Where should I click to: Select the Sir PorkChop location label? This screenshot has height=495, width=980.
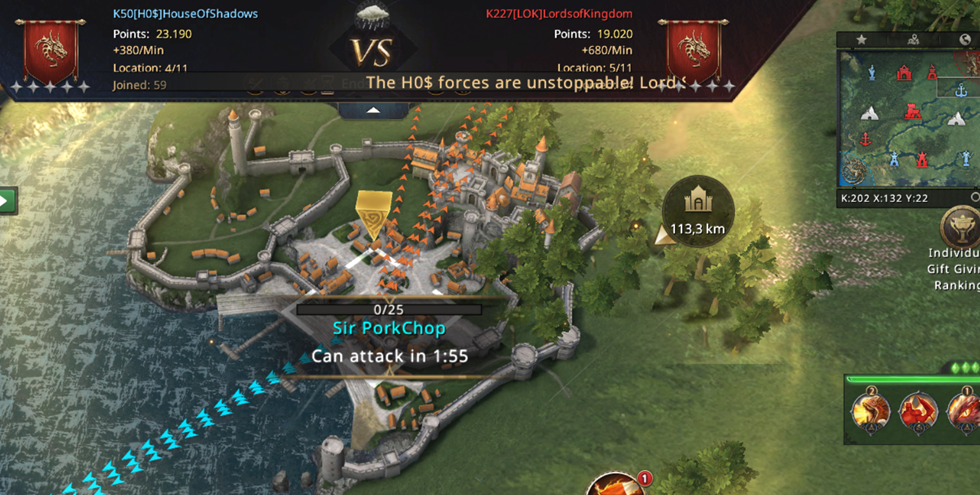coord(389,328)
